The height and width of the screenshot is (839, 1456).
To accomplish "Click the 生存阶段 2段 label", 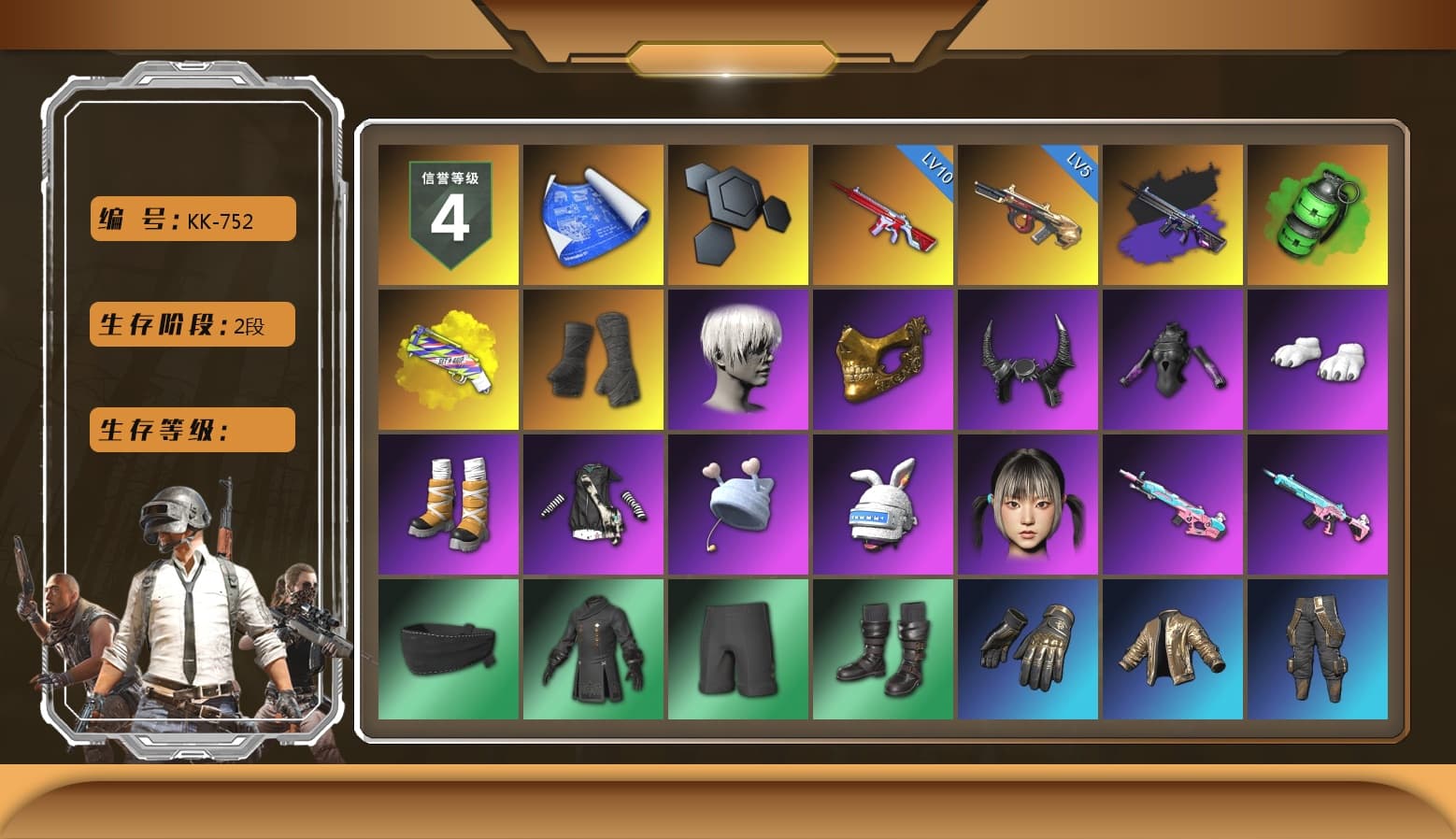I will tap(191, 324).
